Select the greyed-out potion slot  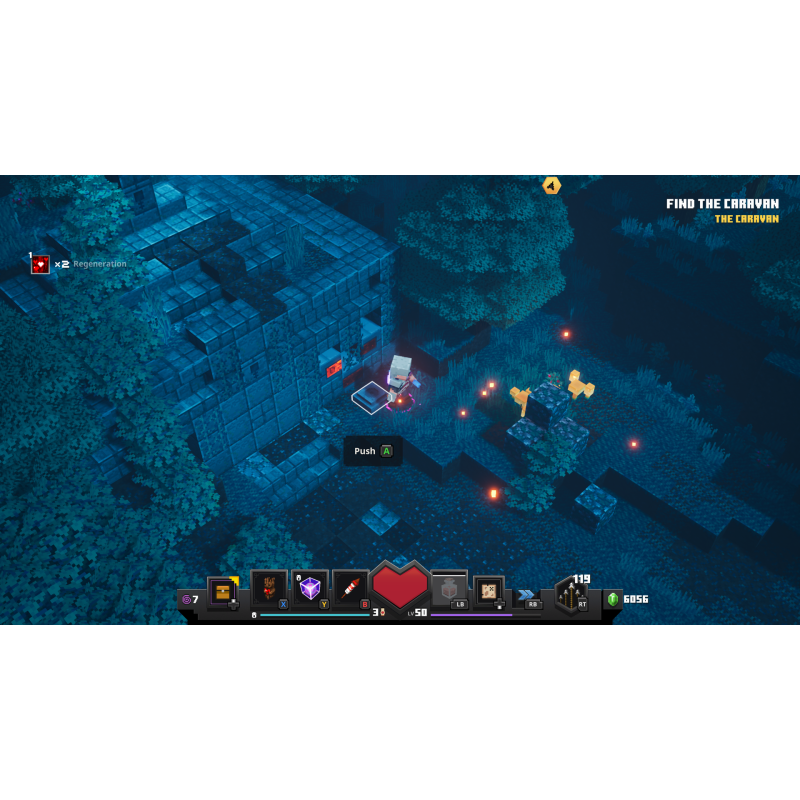[449, 590]
